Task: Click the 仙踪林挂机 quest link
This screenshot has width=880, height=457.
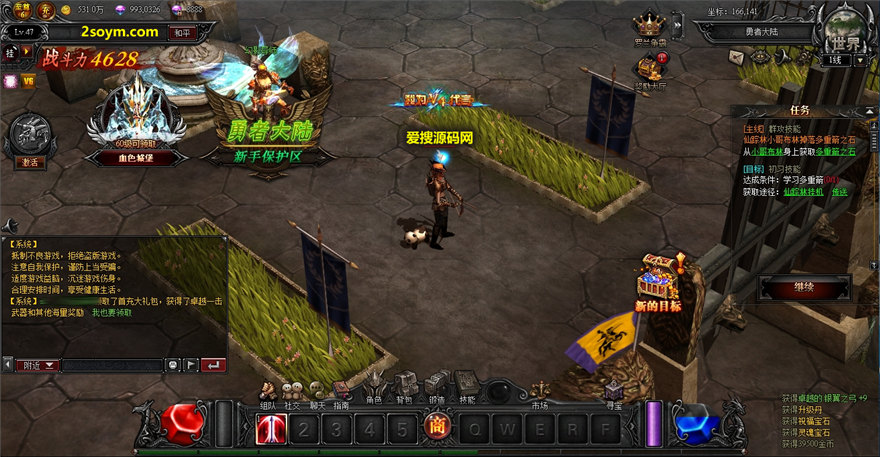Action: click(x=803, y=191)
